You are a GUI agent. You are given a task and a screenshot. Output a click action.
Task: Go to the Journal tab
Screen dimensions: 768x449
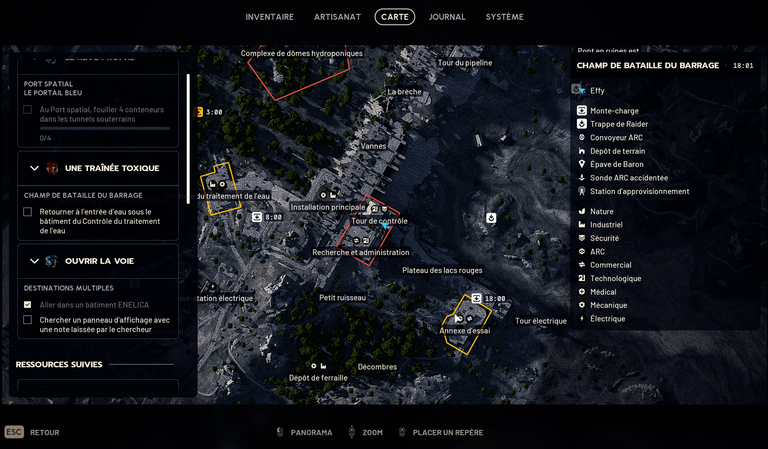tap(447, 17)
